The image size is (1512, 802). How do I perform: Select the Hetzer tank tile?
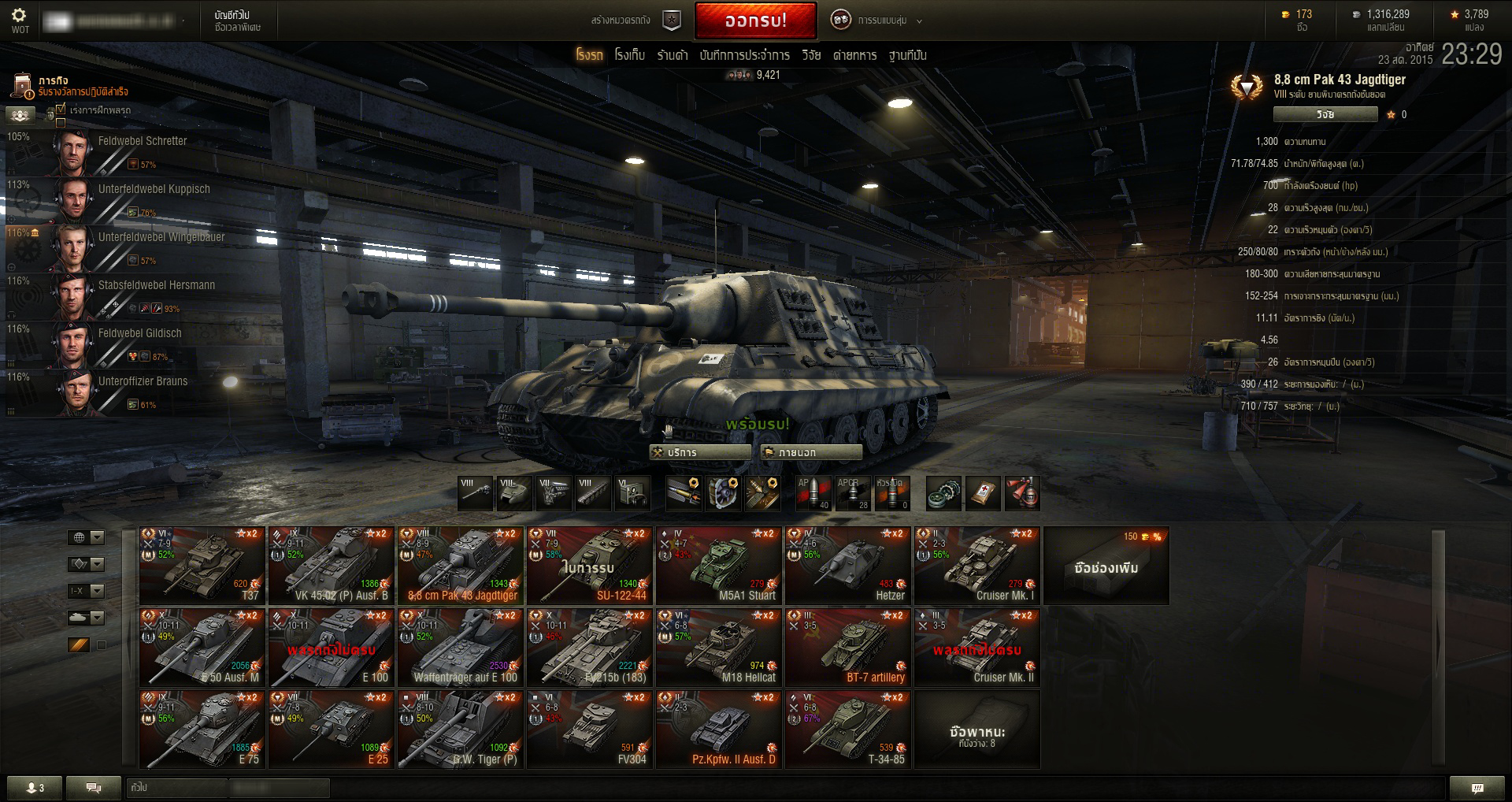coord(848,565)
